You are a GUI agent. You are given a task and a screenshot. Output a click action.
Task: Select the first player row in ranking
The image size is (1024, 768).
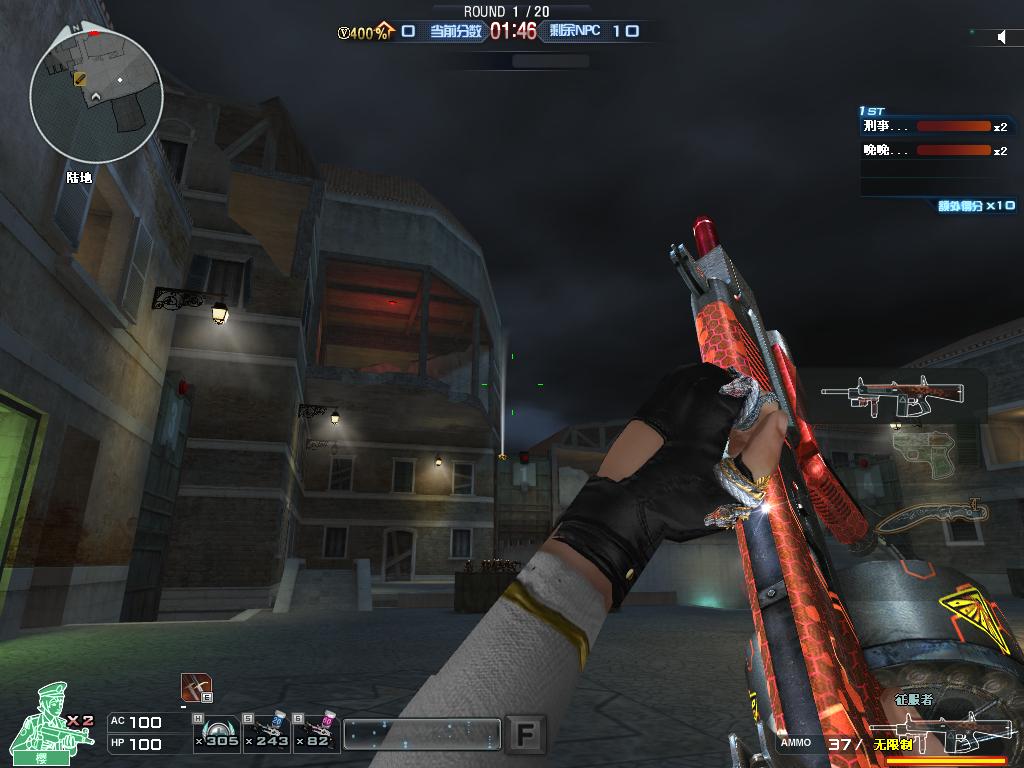pos(934,127)
